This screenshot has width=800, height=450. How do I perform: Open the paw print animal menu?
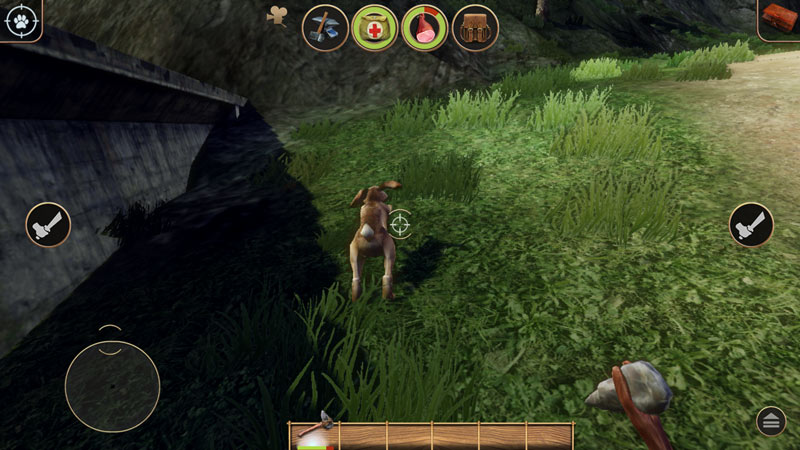coord(20,20)
